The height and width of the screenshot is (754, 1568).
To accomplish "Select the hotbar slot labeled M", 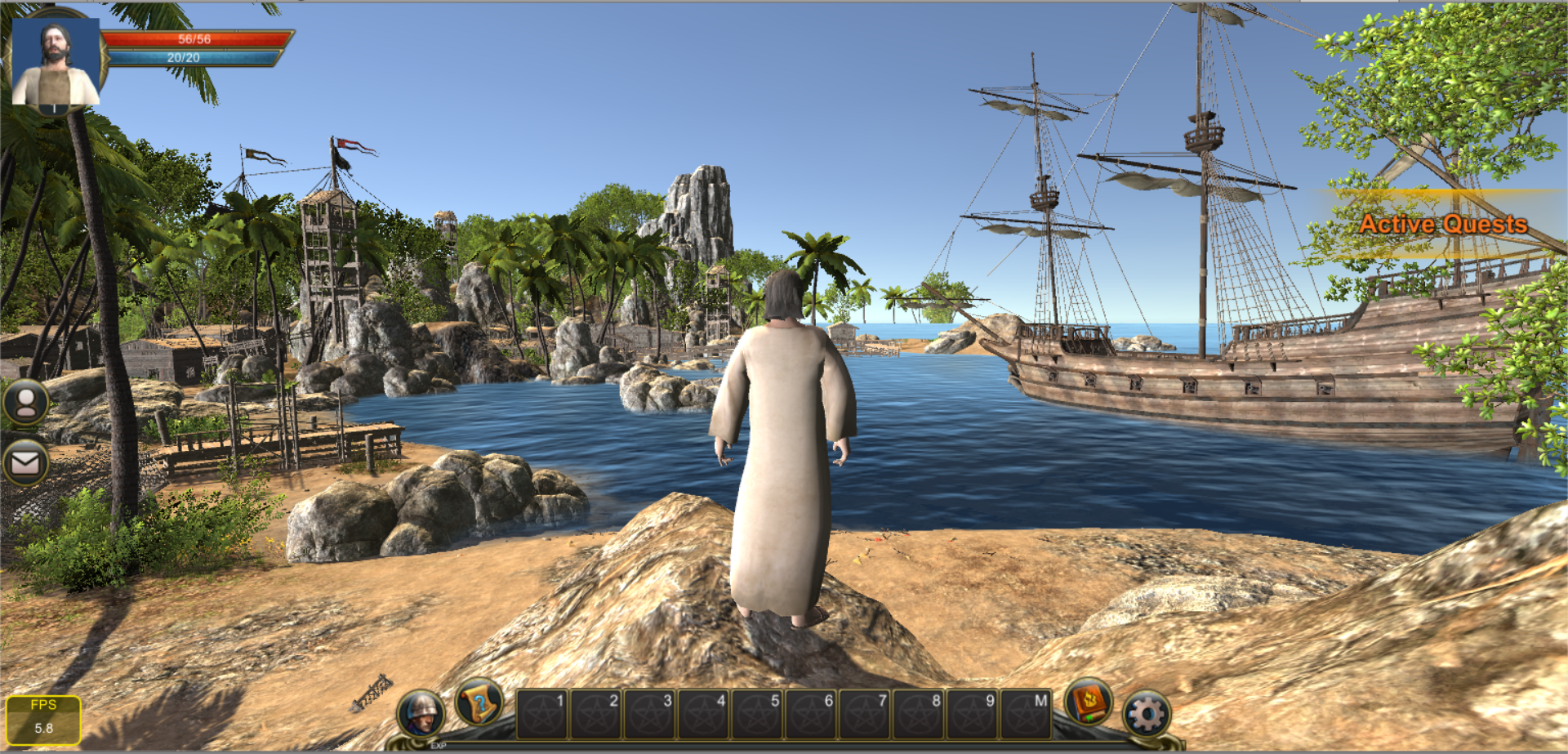I will (1026, 714).
